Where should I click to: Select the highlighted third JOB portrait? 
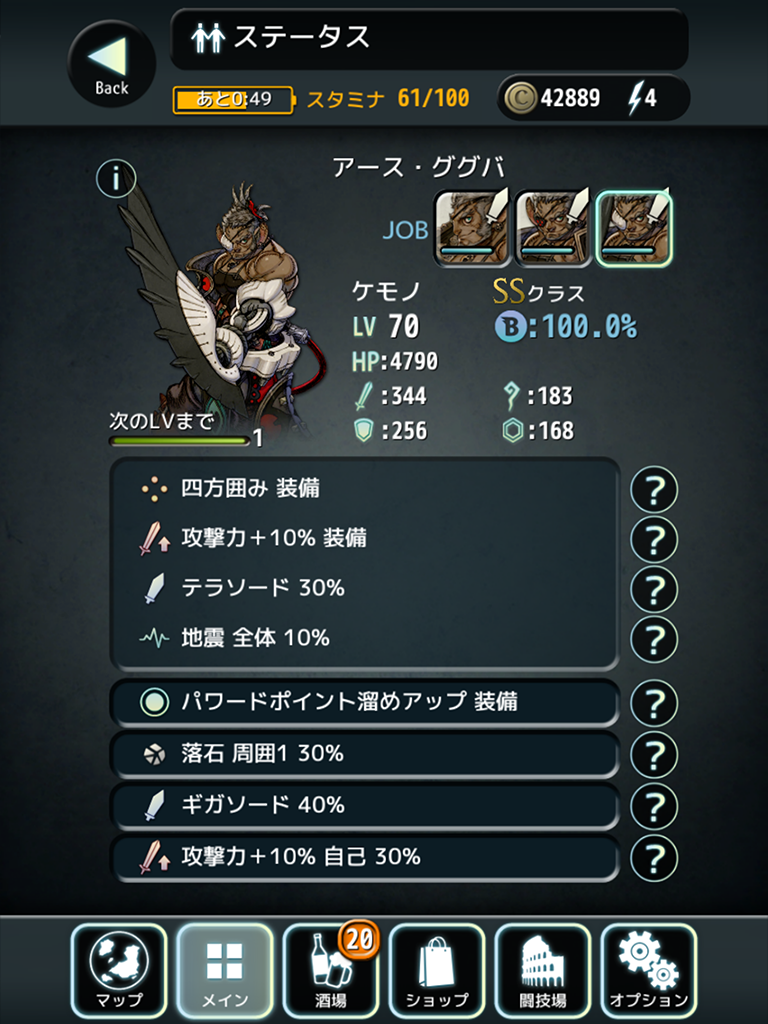(x=634, y=228)
